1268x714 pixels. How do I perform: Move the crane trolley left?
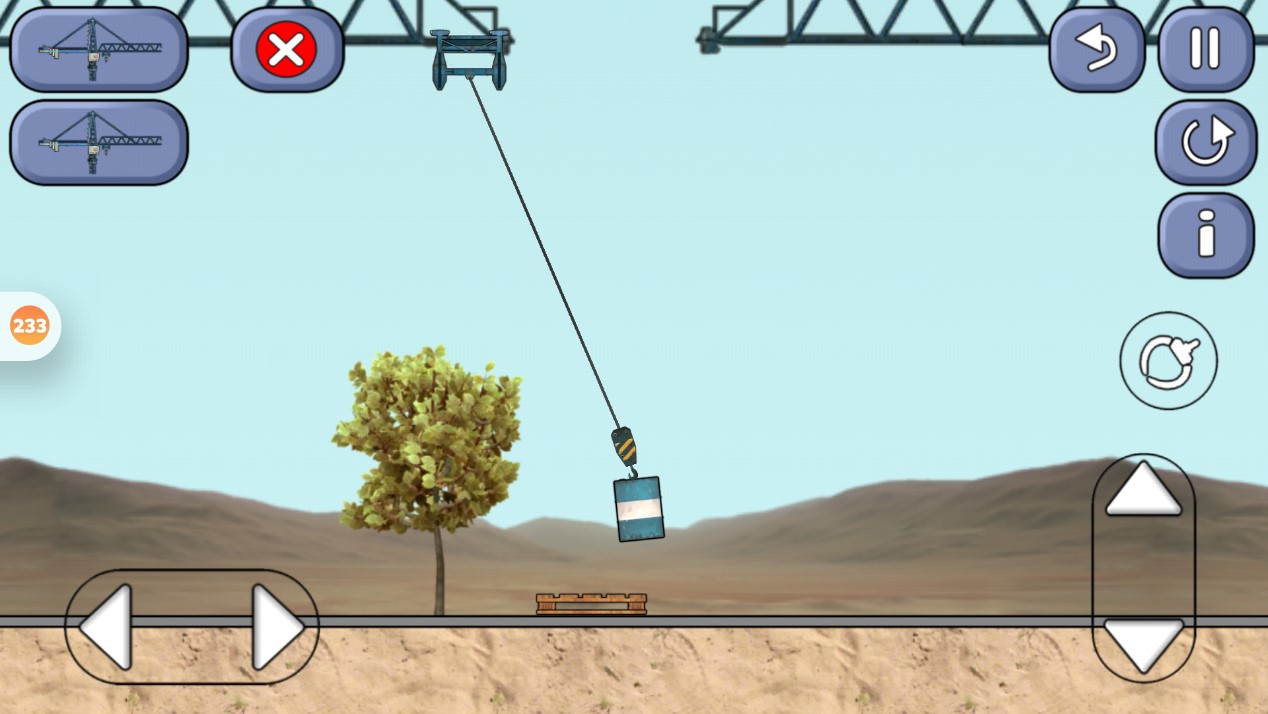[x=107, y=627]
